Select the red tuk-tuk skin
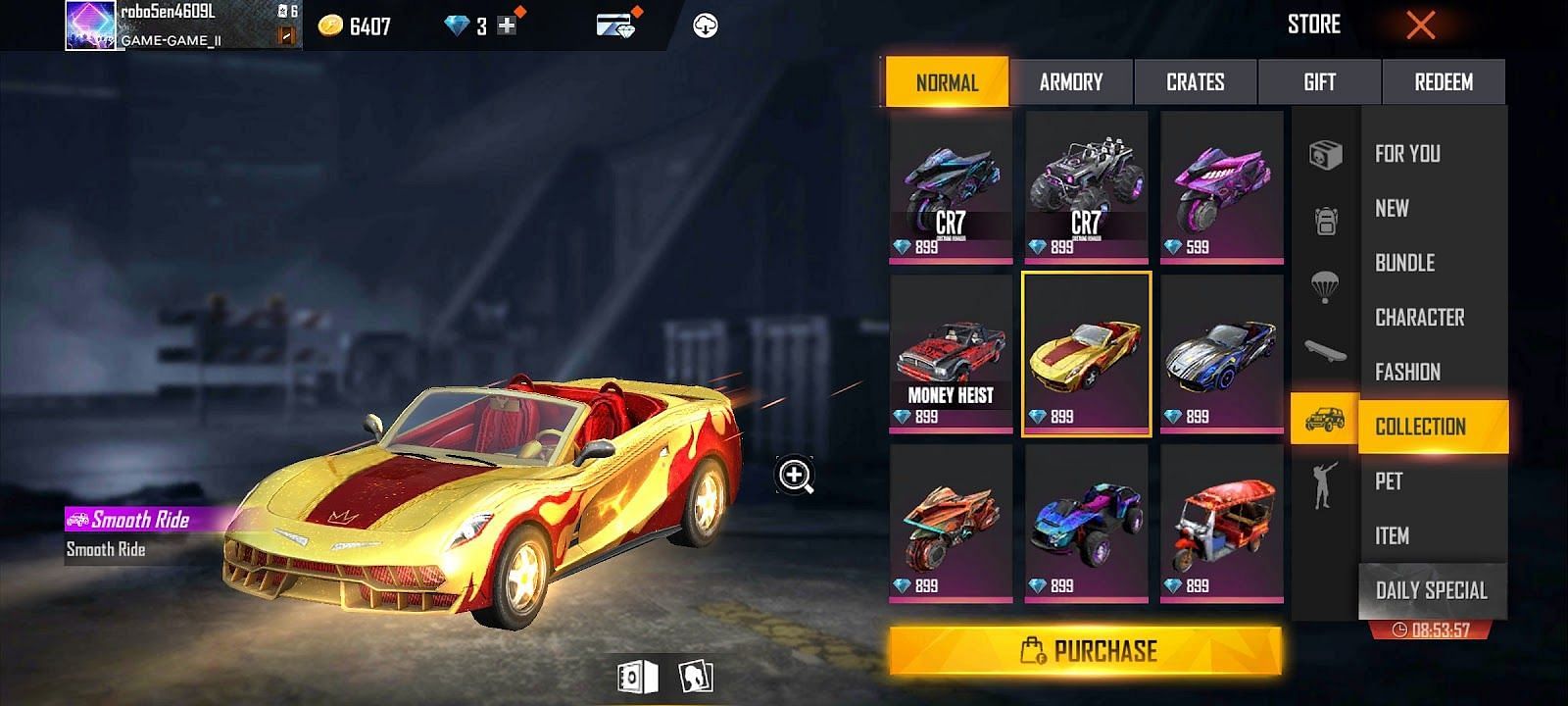Viewport: 1568px width, 706px height. click(1221, 525)
